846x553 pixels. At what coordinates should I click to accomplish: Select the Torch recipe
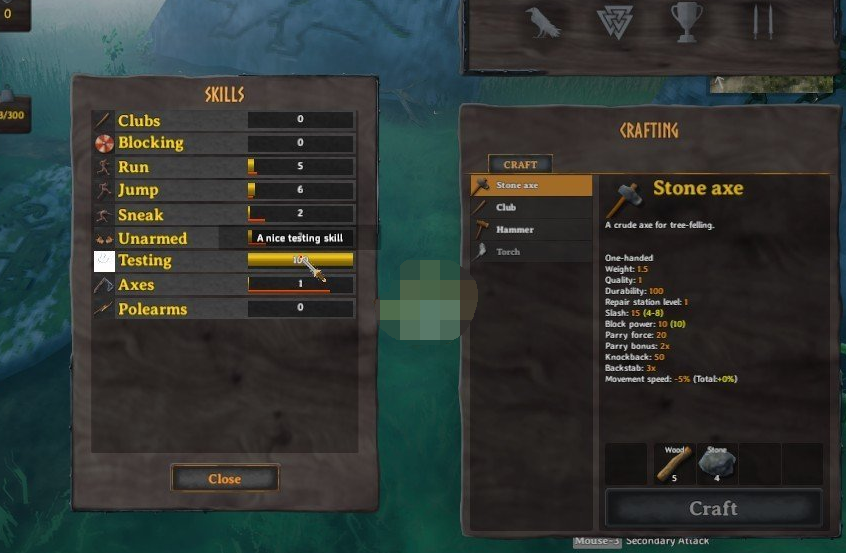point(531,252)
